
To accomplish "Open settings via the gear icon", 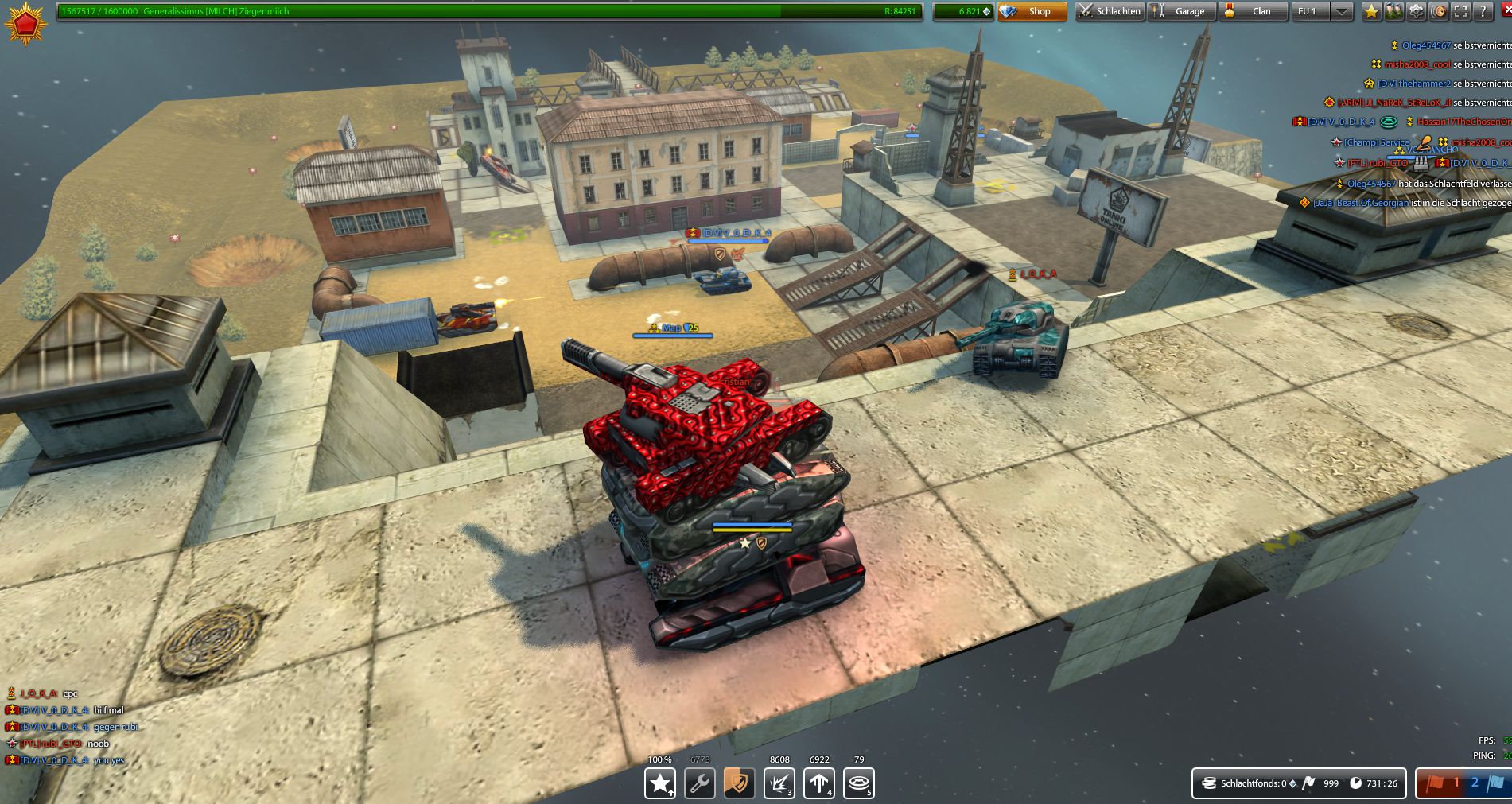I will pyautogui.click(x=1416, y=11).
